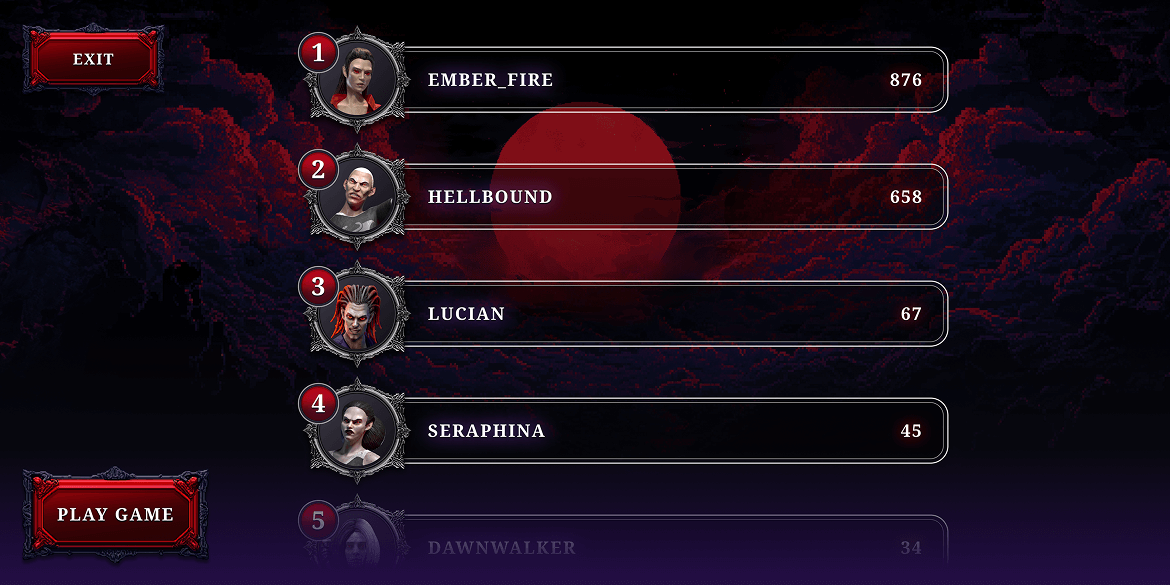Select the EMBER_FIRE leaderboard row
This screenshot has height=585, width=1170.
tap(670, 80)
